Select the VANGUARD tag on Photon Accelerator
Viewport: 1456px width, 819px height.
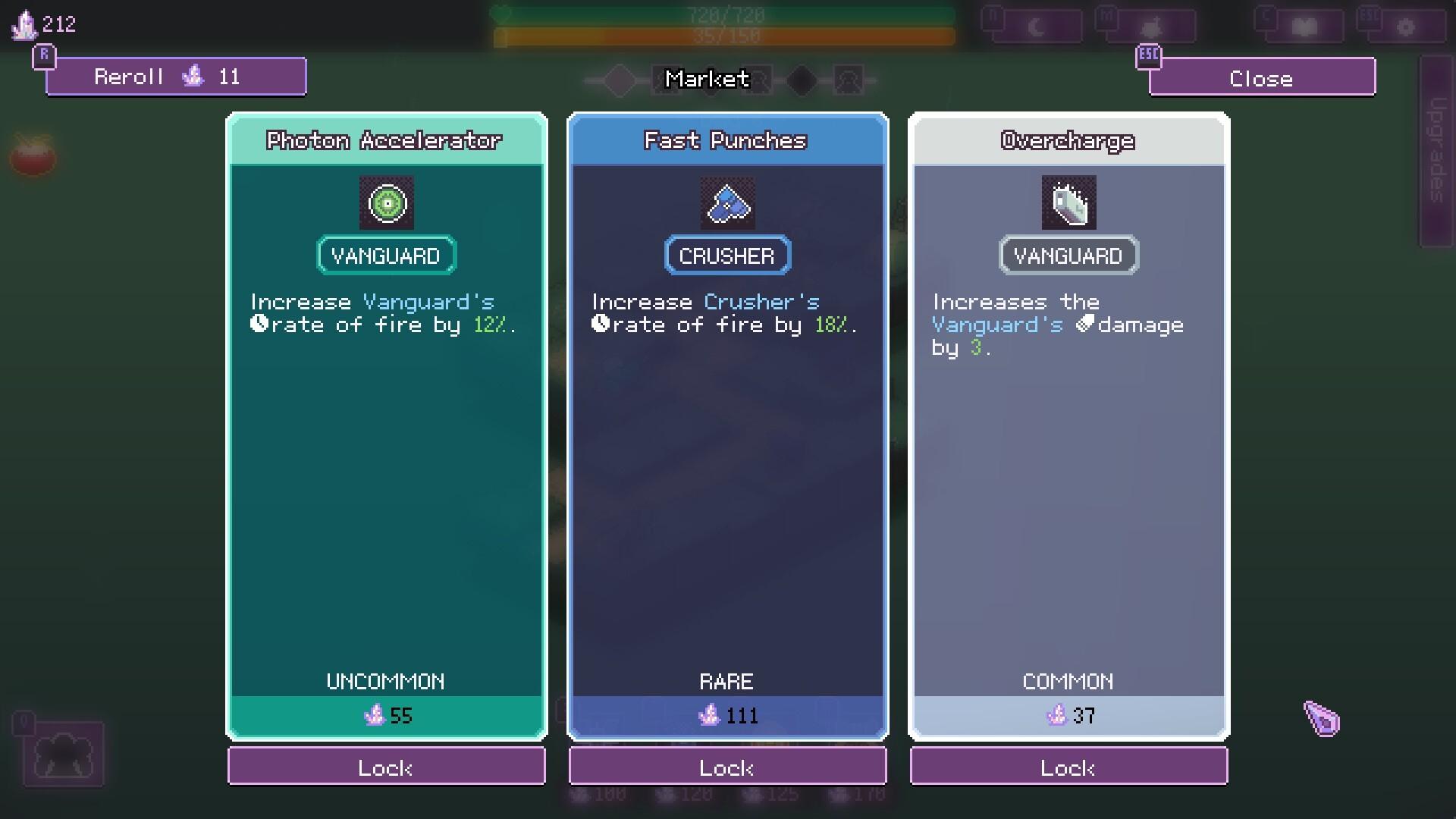386,255
